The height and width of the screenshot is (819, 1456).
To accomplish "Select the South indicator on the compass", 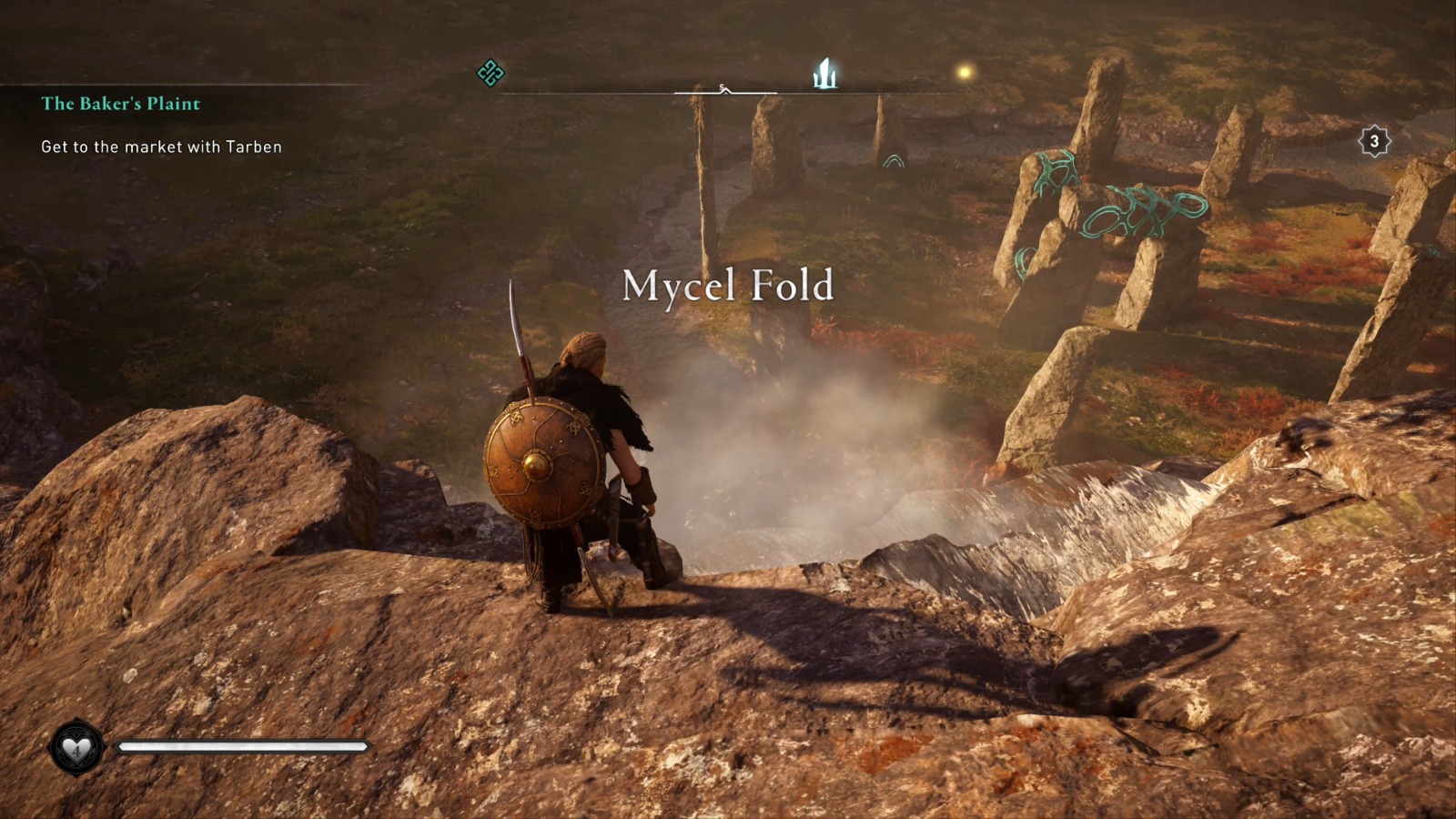I will click(722, 86).
